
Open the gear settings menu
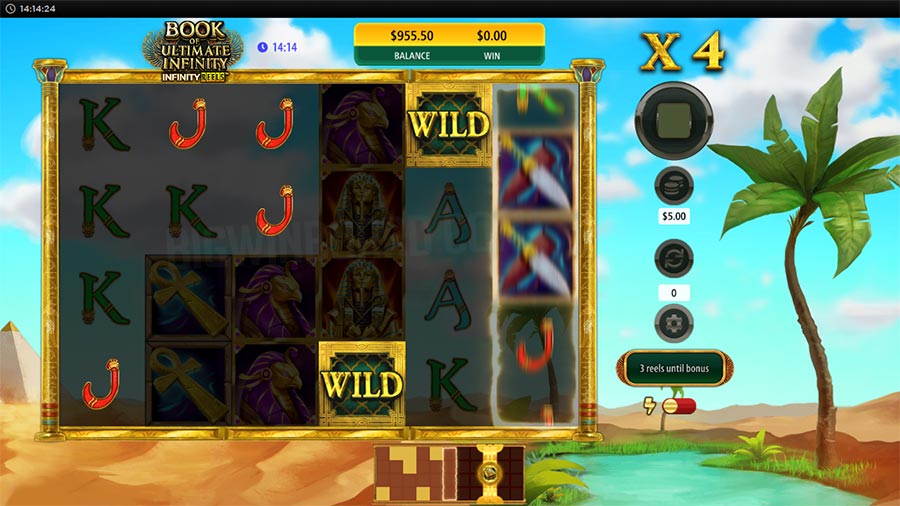[x=674, y=323]
